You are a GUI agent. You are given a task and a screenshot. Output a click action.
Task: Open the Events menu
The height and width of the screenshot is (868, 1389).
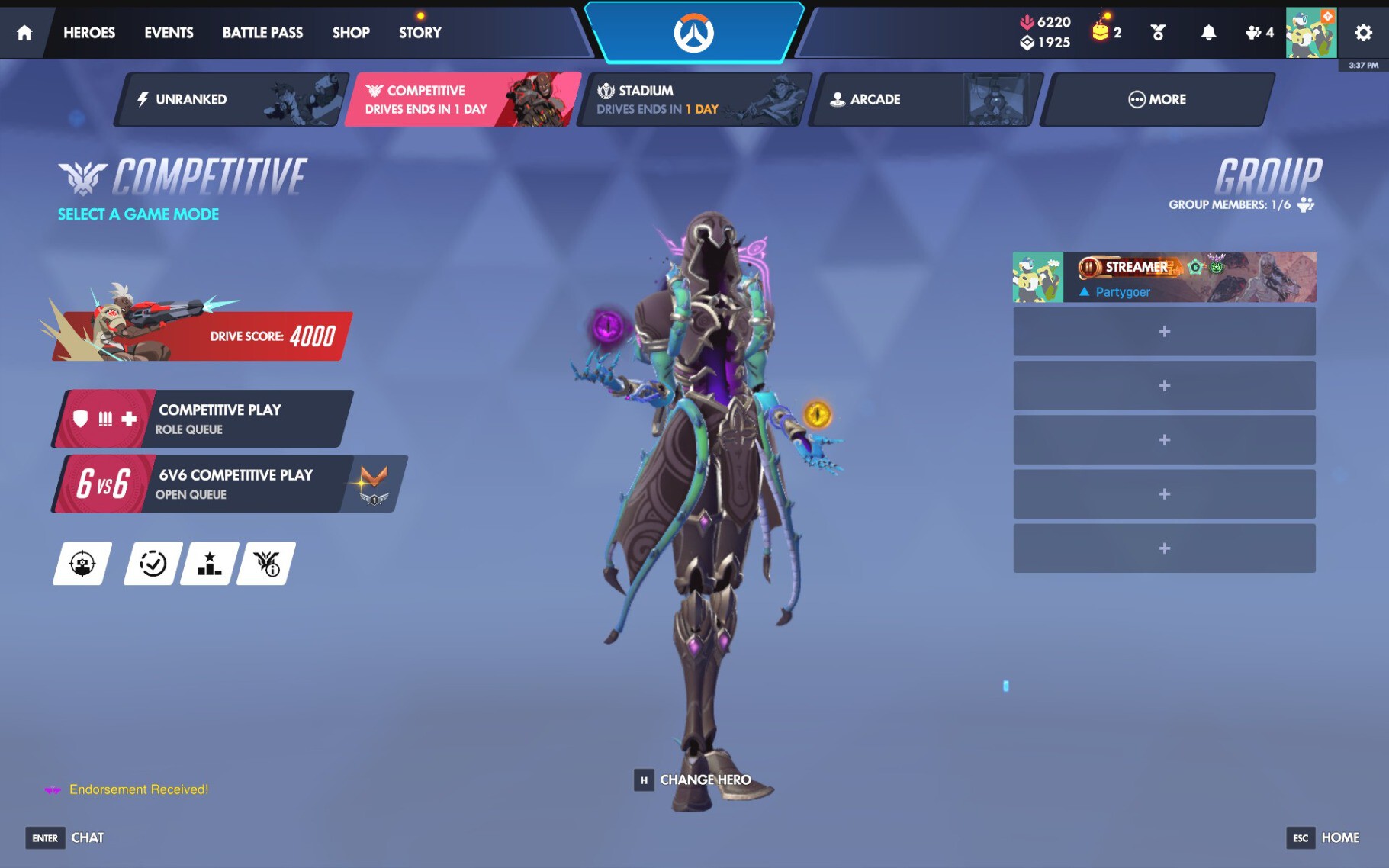[x=169, y=33]
